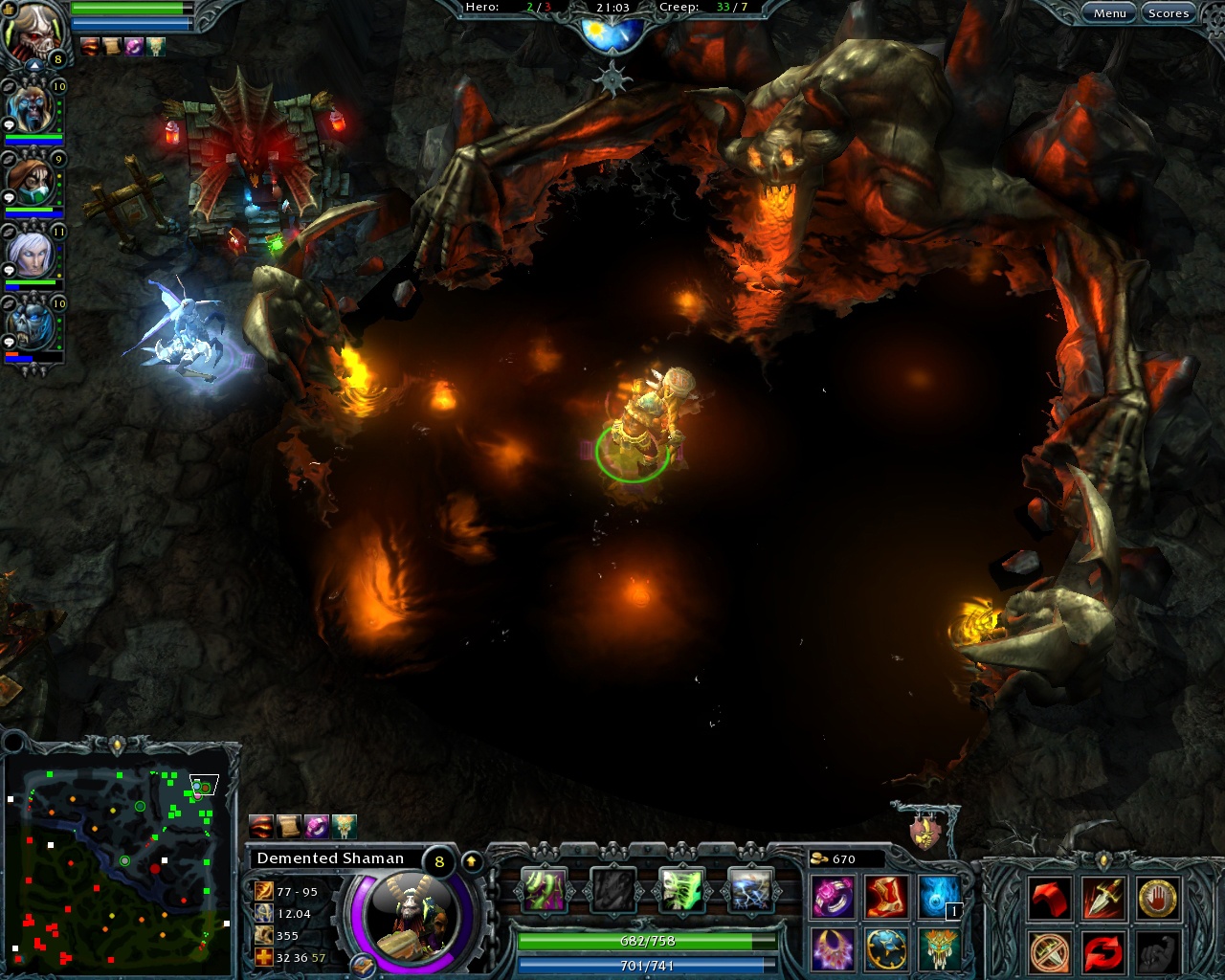1225x980 pixels.
Task: Activate the round blue shield item
Action: click(x=885, y=950)
